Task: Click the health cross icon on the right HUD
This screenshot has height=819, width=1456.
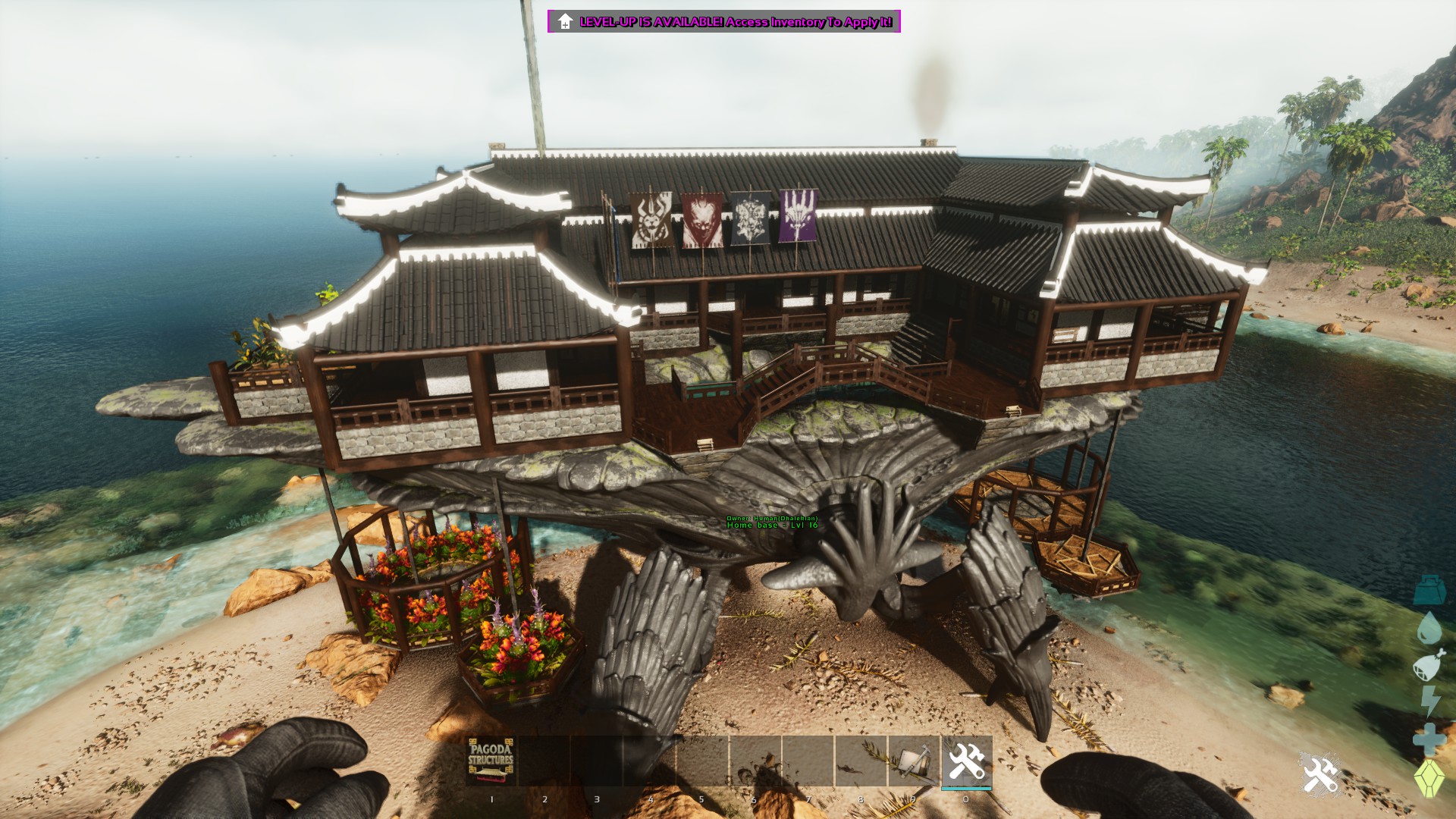Action: tap(1428, 736)
